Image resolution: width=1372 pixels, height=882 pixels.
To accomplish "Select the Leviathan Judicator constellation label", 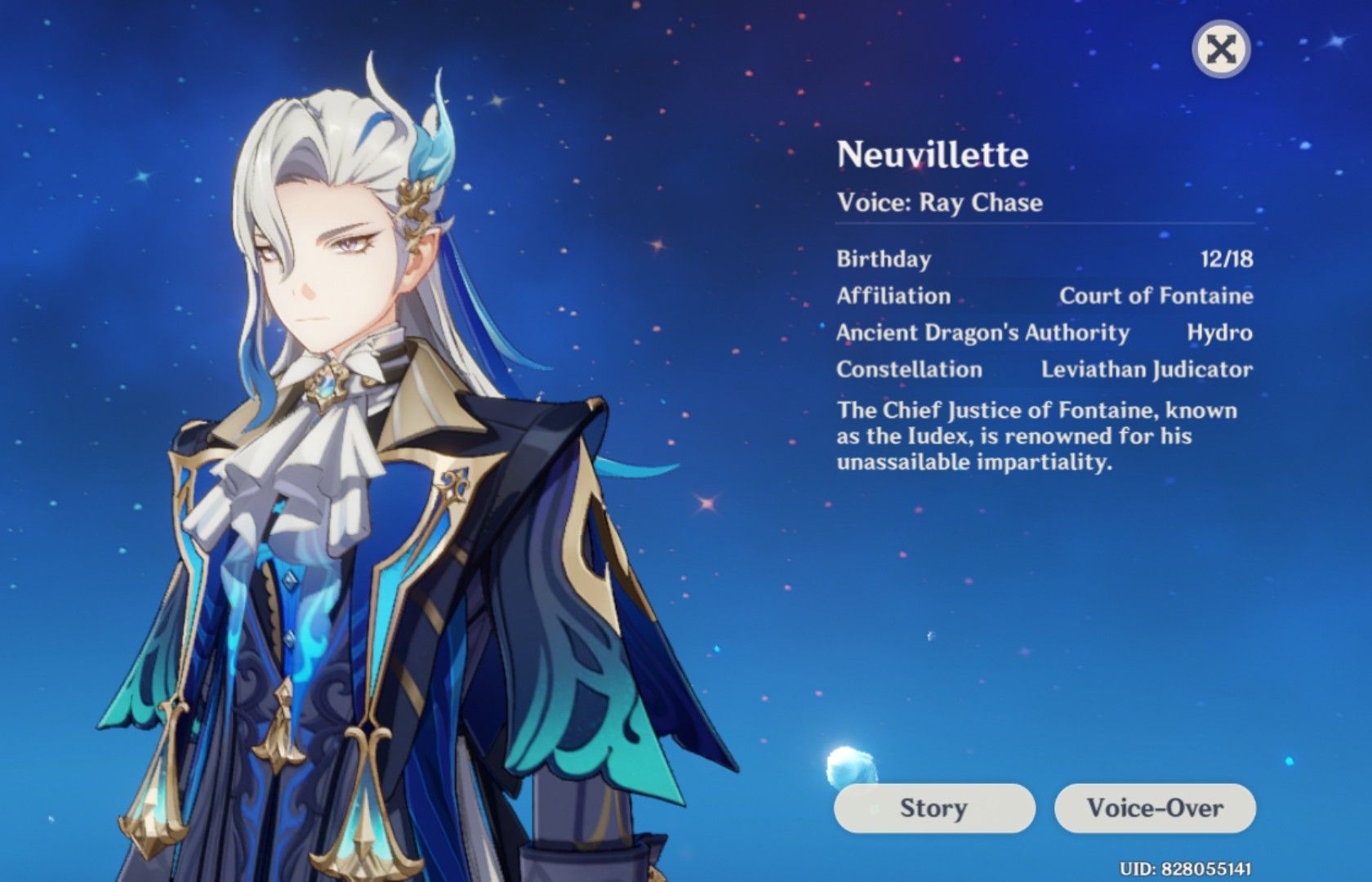I will coord(1145,370).
